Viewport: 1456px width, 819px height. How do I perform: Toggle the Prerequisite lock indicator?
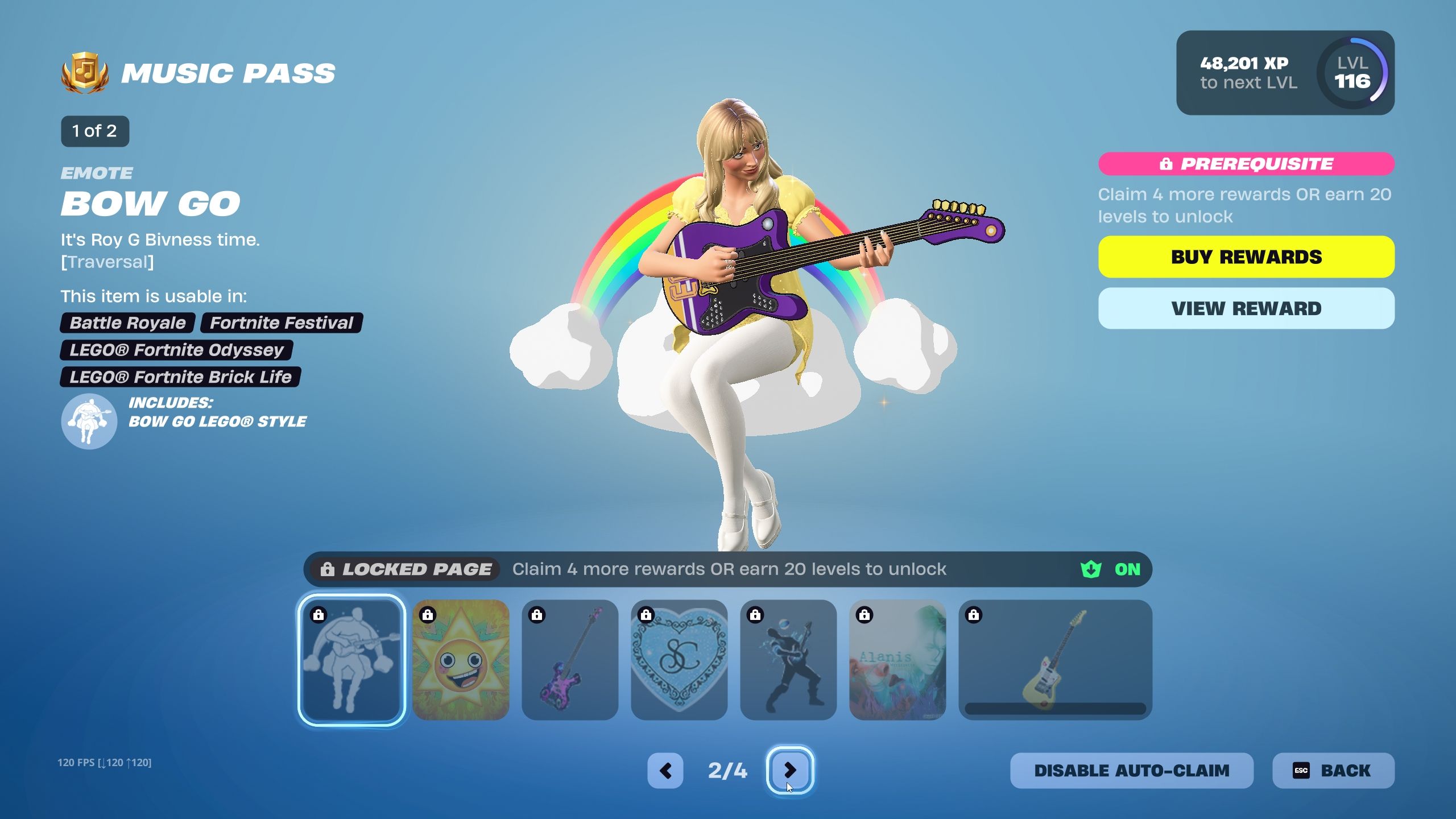point(1166,164)
